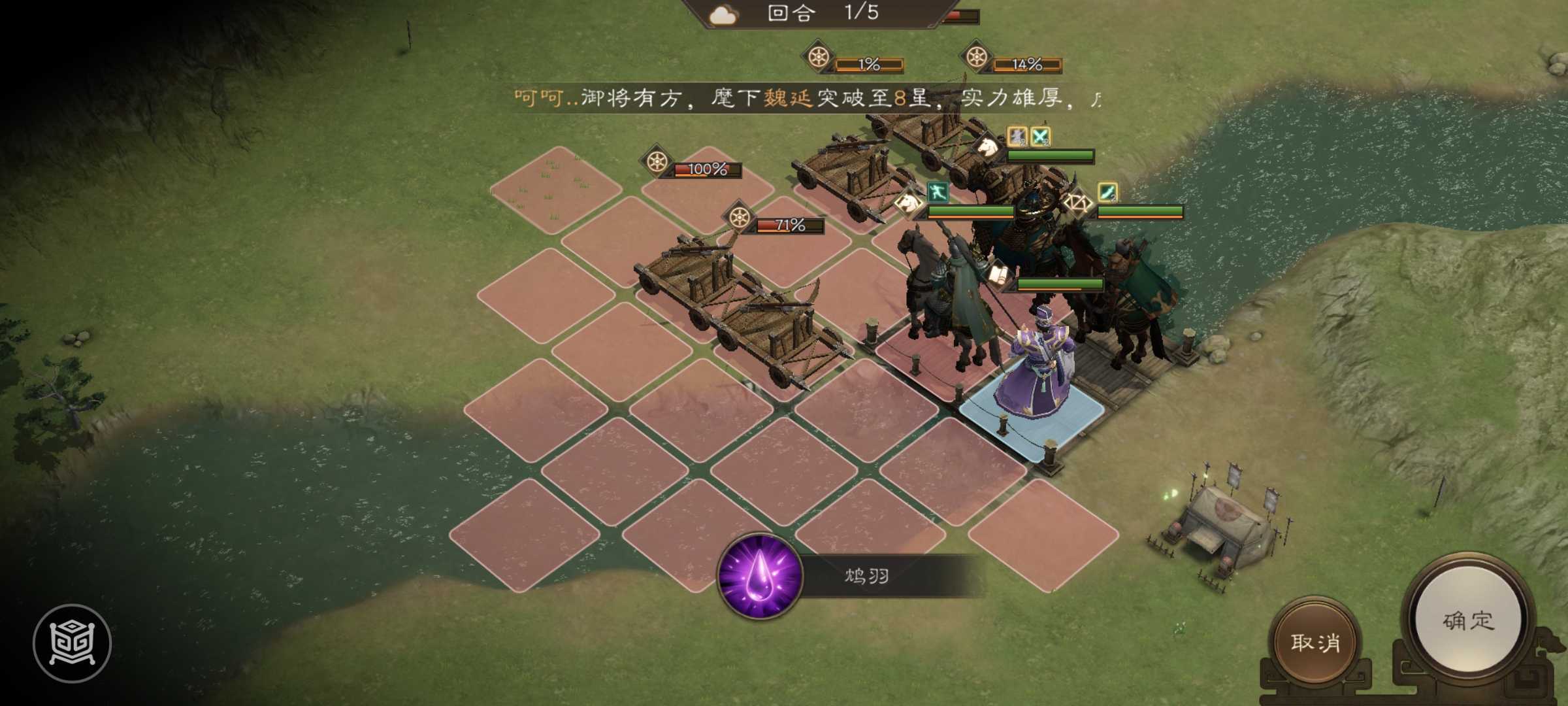Click the purple gray-figure debuff icon above the cavalry

click(x=1017, y=137)
